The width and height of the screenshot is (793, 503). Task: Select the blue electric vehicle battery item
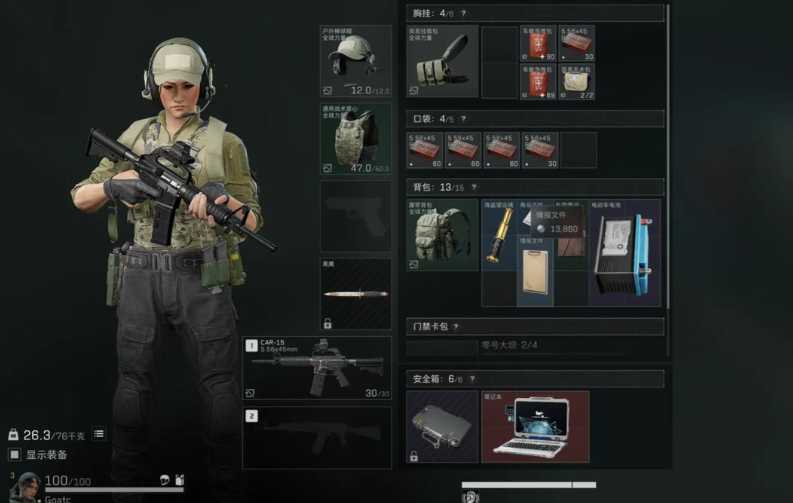tap(625, 252)
